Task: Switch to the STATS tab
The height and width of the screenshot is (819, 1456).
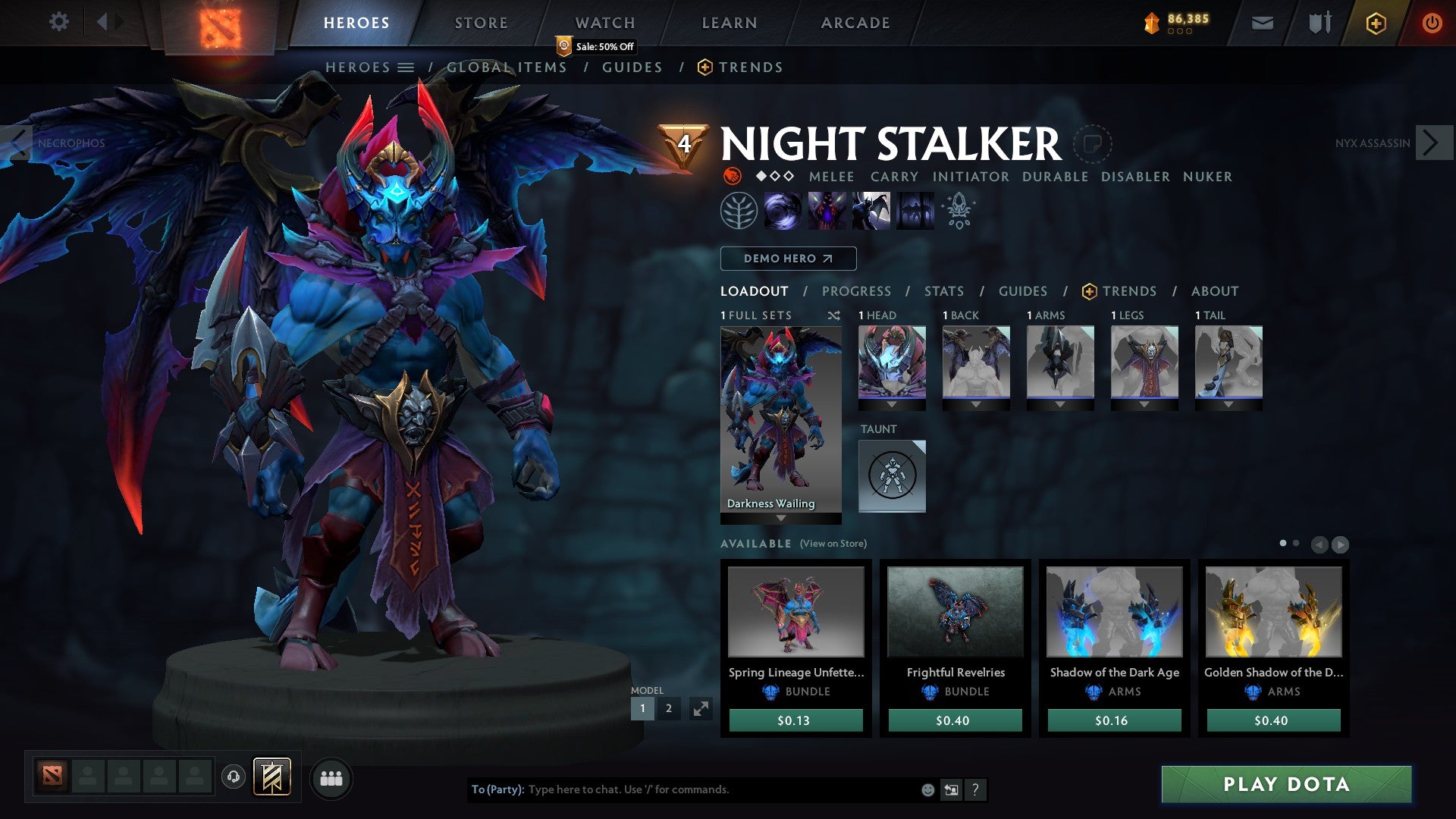Action: coord(943,290)
